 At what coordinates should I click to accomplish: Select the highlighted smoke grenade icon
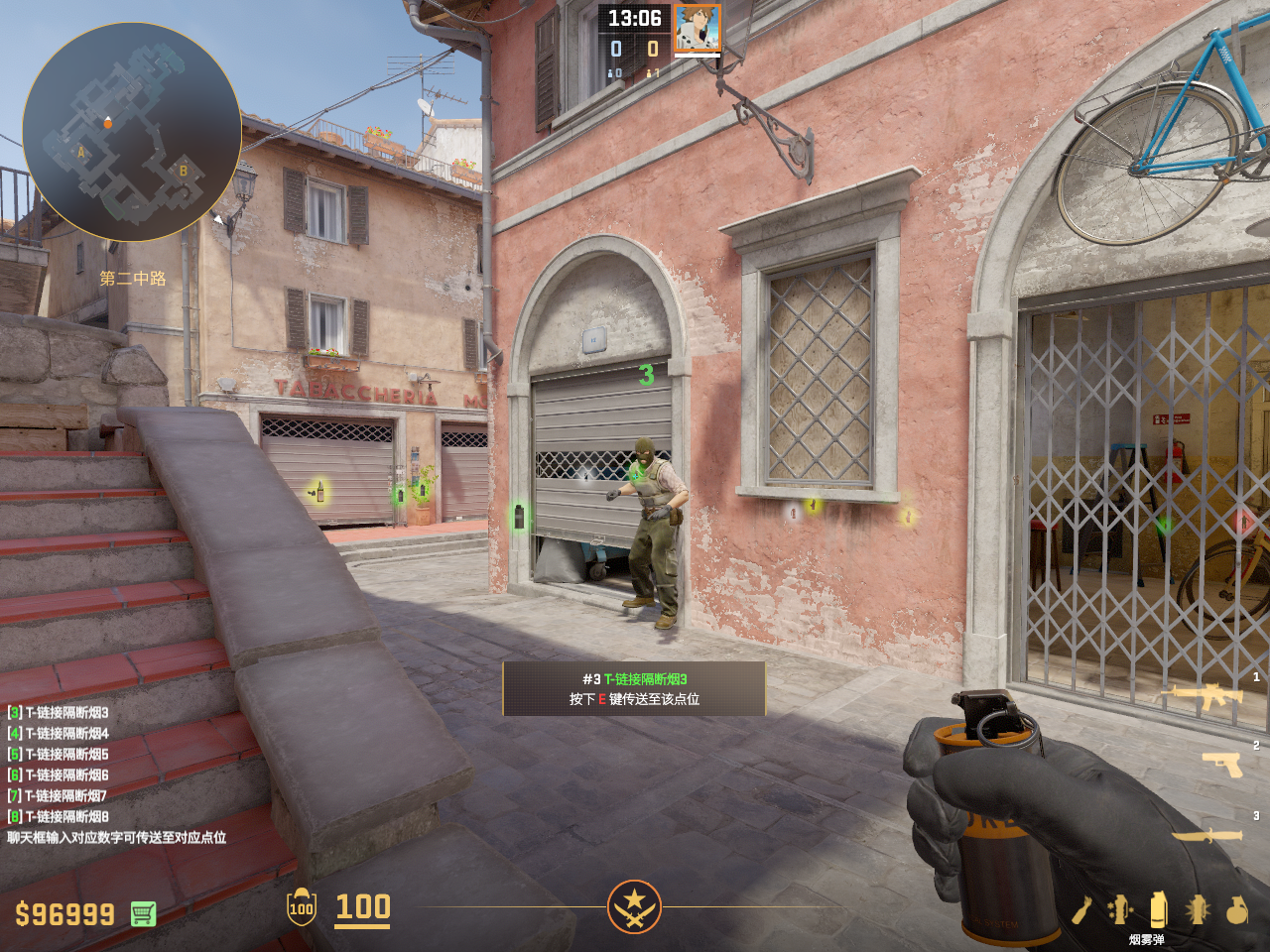[1158, 908]
